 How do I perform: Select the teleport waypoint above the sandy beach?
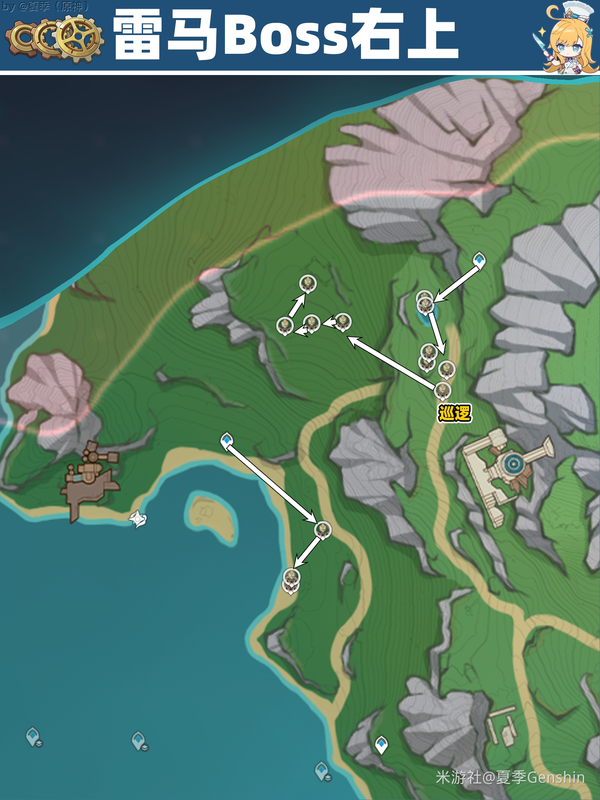coord(227,439)
